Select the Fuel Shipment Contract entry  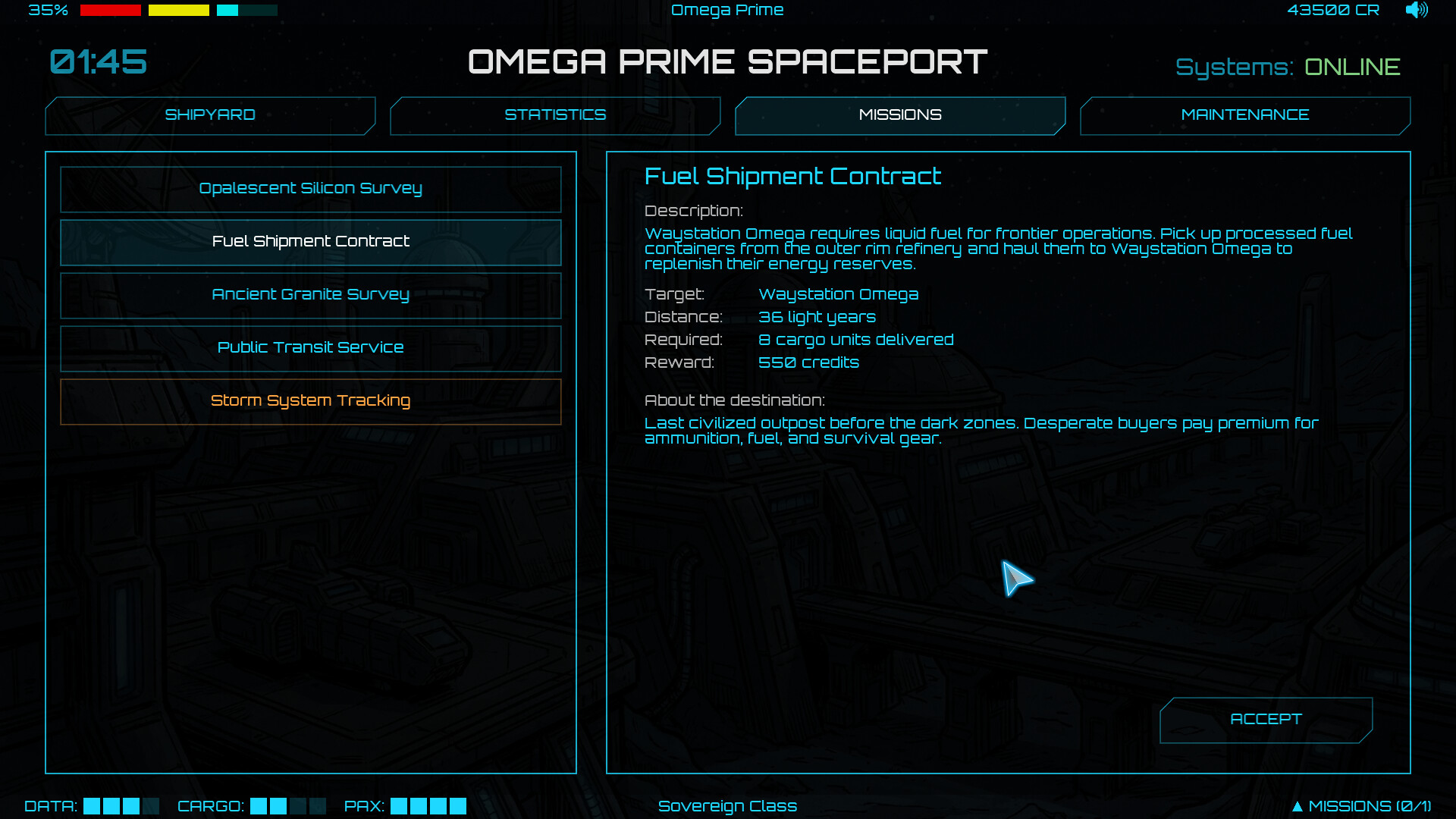click(310, 242)
